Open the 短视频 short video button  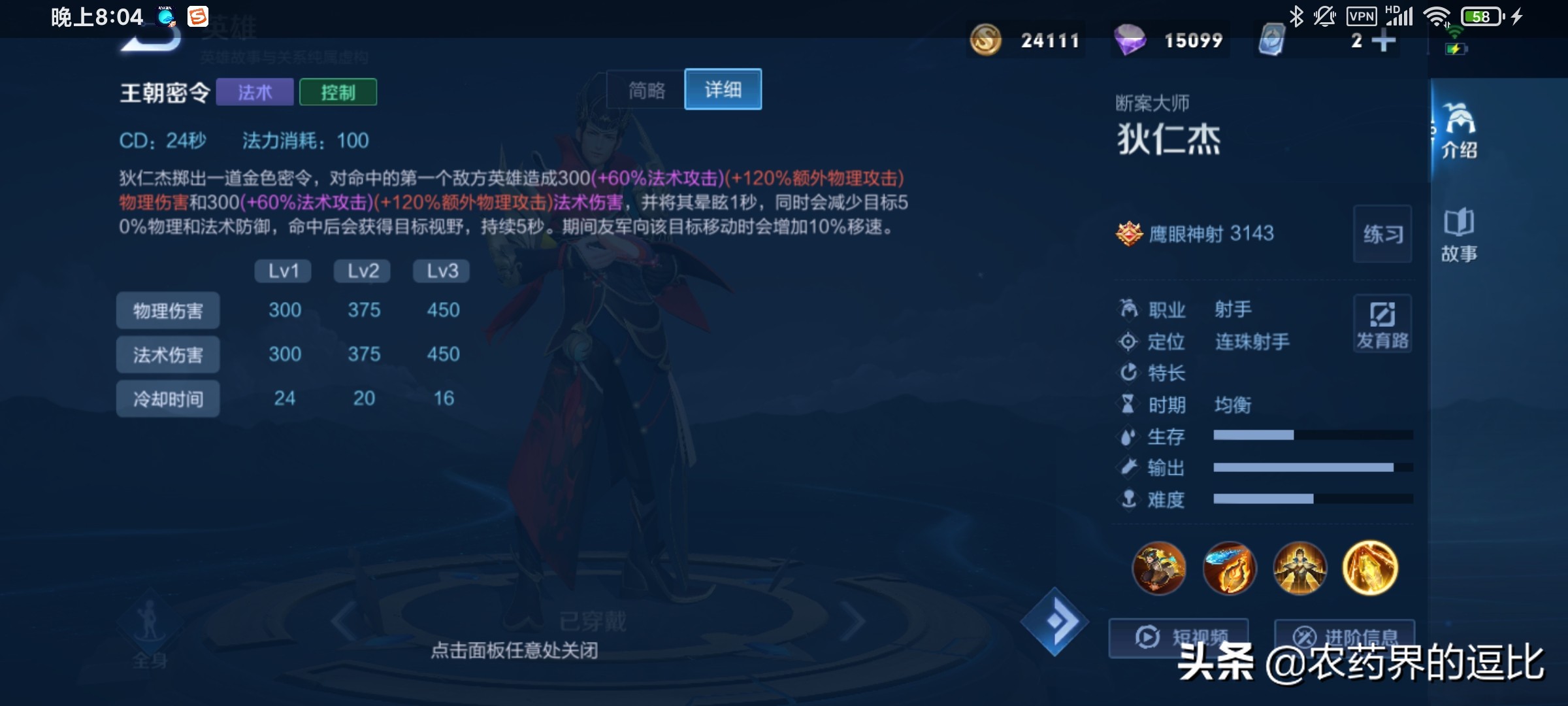point(1178,637)
